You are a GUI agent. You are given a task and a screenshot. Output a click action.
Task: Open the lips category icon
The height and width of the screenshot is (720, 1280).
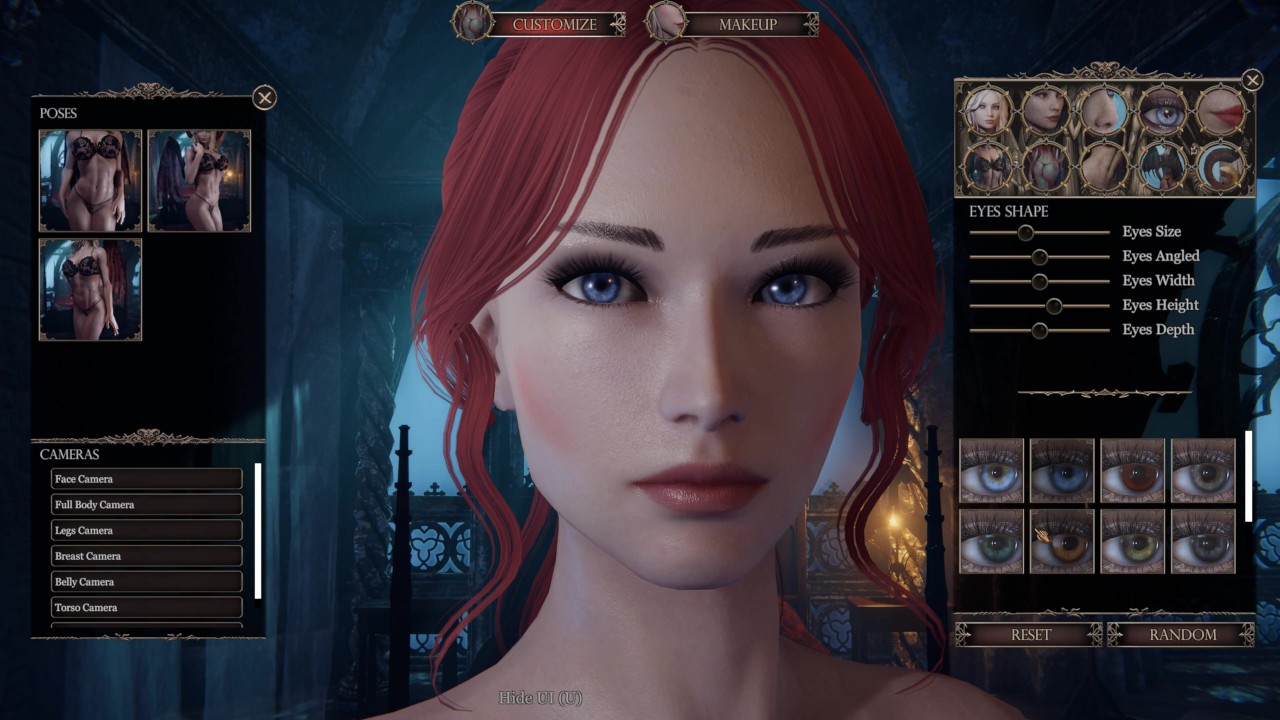pyautogui.click(x=1221, y=110)
